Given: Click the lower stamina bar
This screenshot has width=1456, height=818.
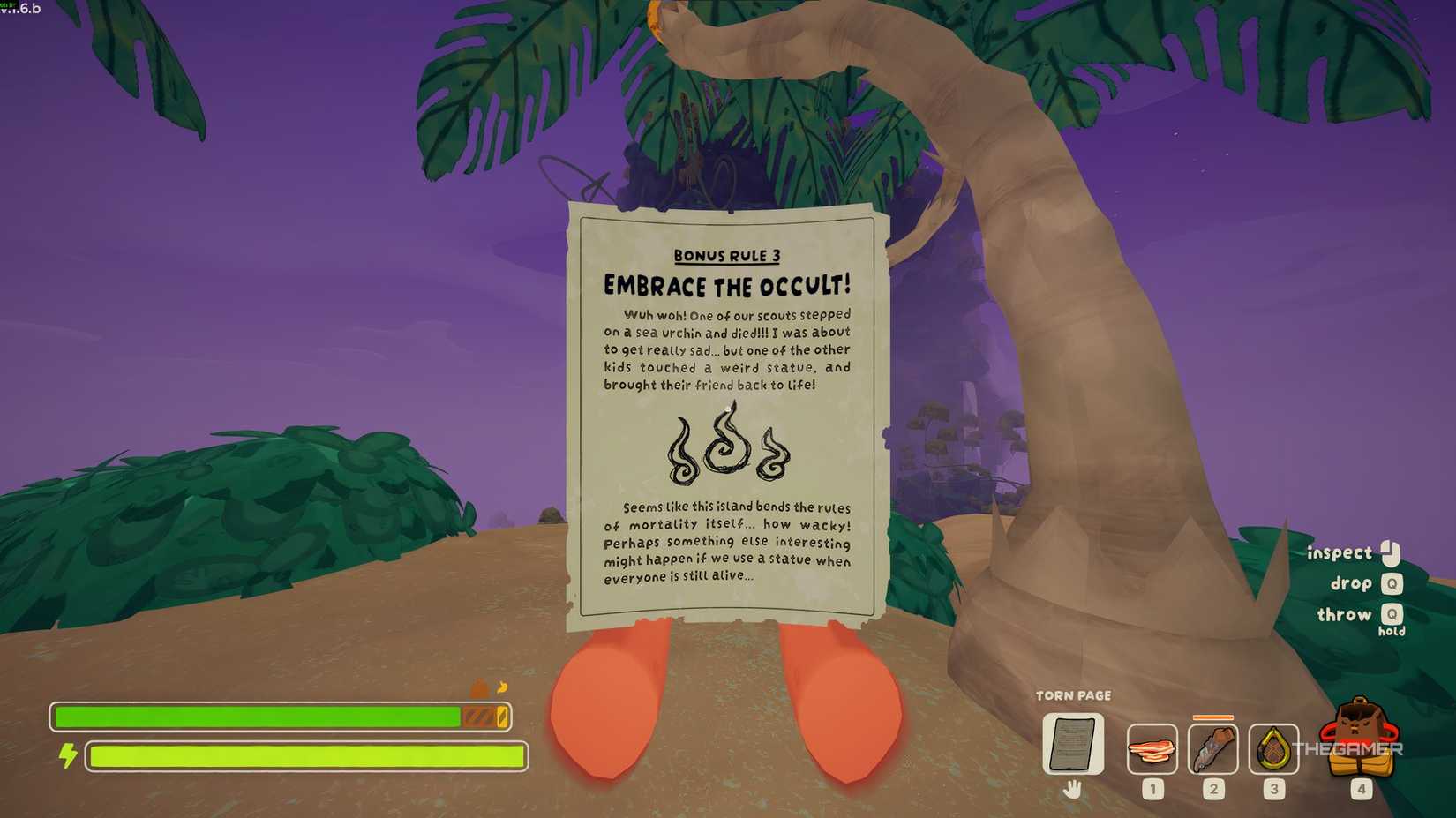Looking at the screenshot, I should coord(304,755).
